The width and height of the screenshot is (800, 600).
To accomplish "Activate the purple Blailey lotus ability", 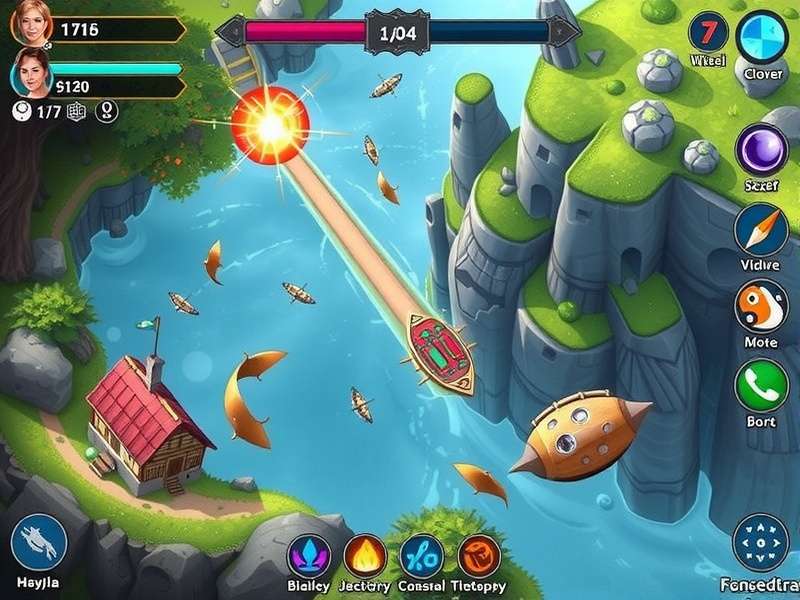I will pyautogui.click(x=308, y=557).
